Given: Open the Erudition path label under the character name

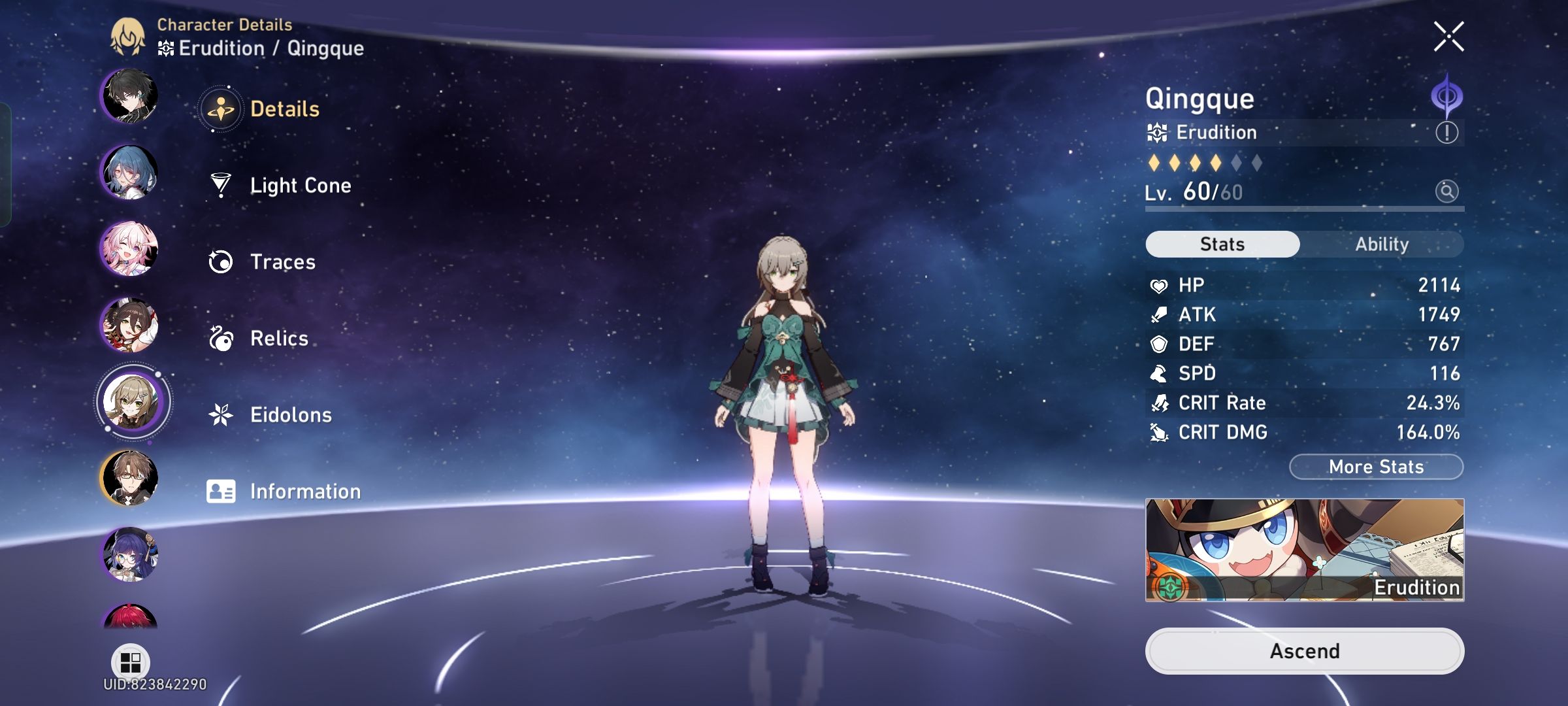Looking at the screenshot, I should [1215, 132].
